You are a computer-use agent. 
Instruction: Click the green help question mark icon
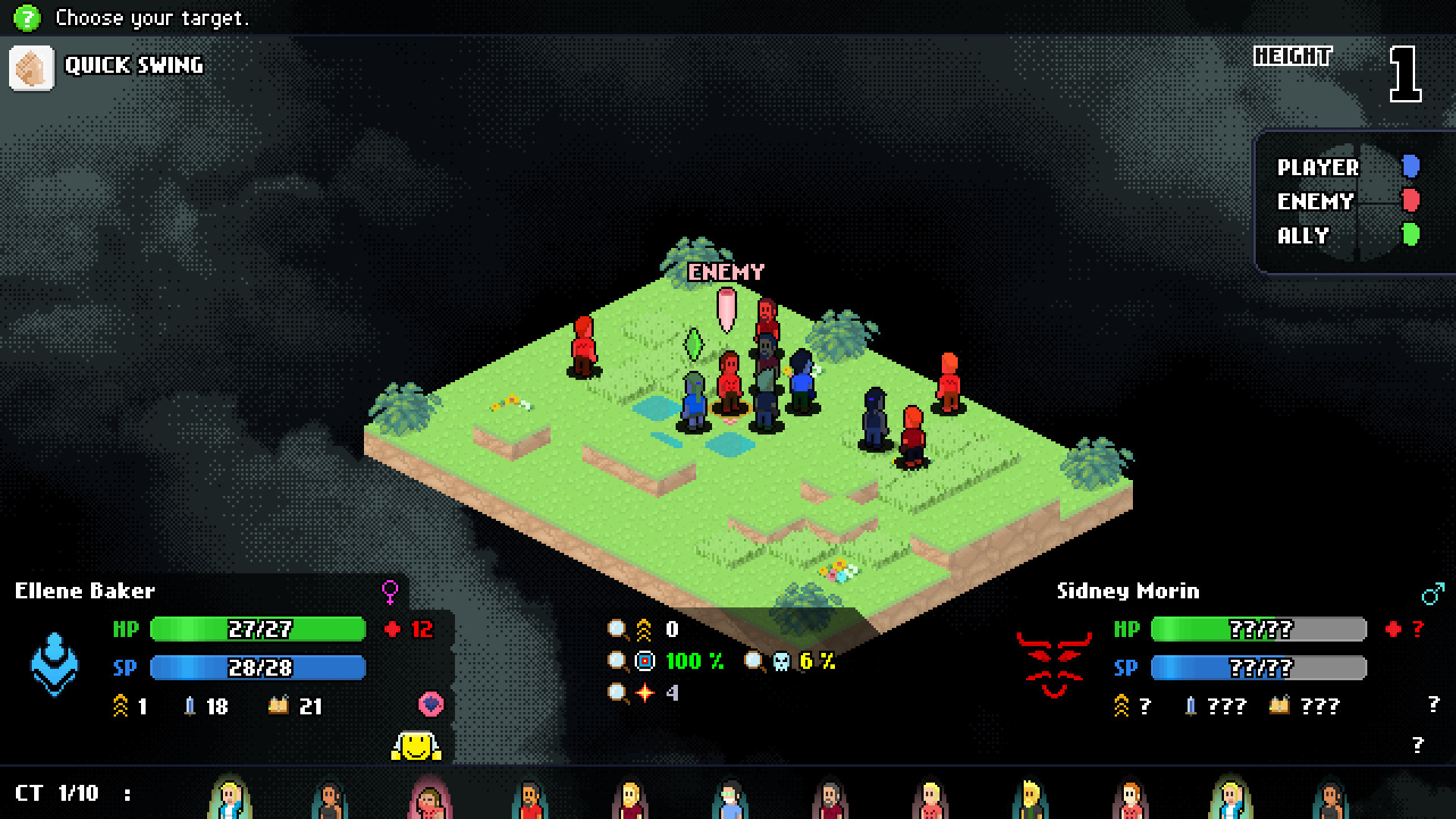(x=27, y=17)
